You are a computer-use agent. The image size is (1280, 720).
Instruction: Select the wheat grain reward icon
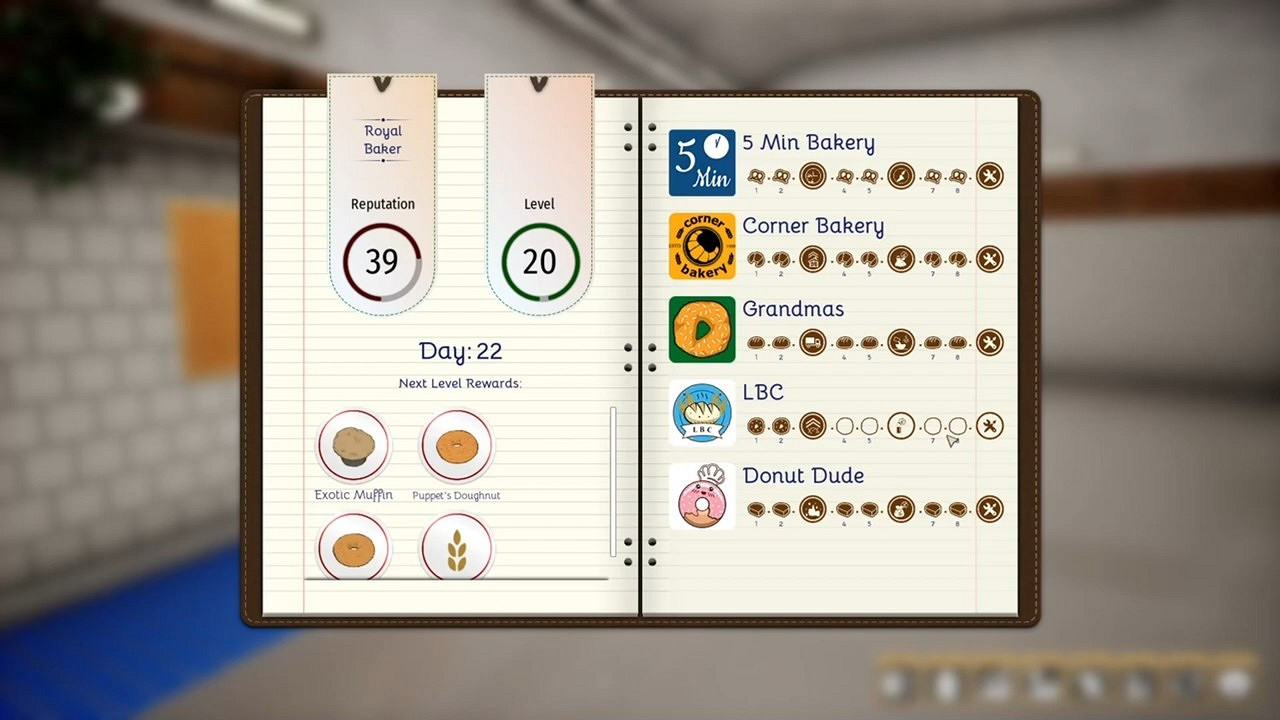[x=456, y=546]
